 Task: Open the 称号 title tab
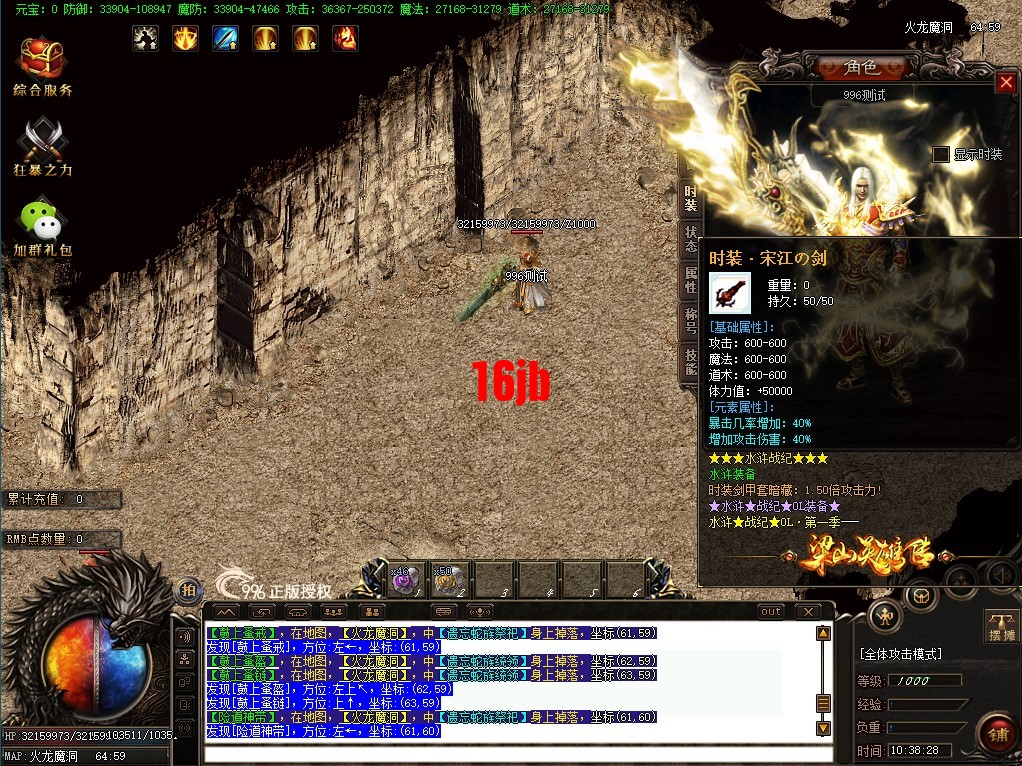tap(690, 320)
